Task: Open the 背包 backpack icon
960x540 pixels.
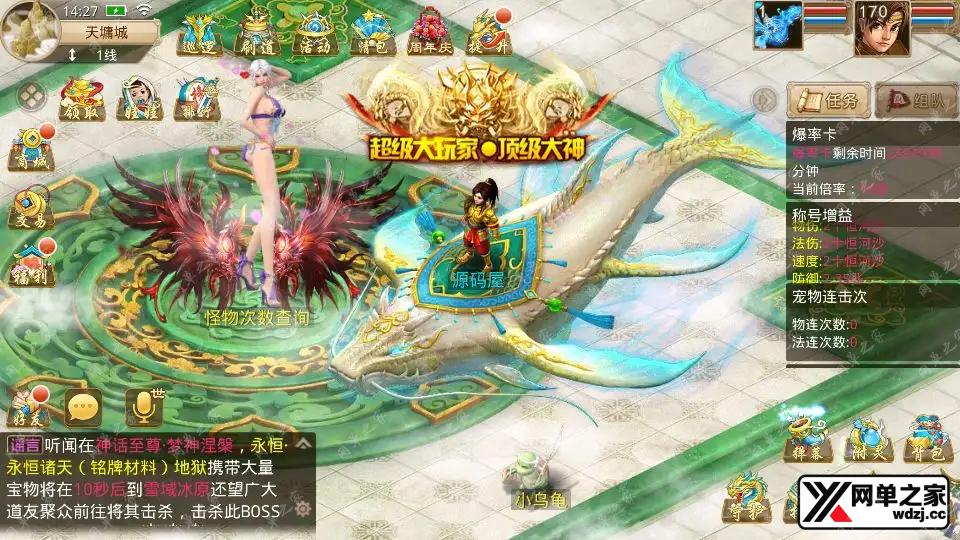Action: pyautogui.click(x=922, y=437)
